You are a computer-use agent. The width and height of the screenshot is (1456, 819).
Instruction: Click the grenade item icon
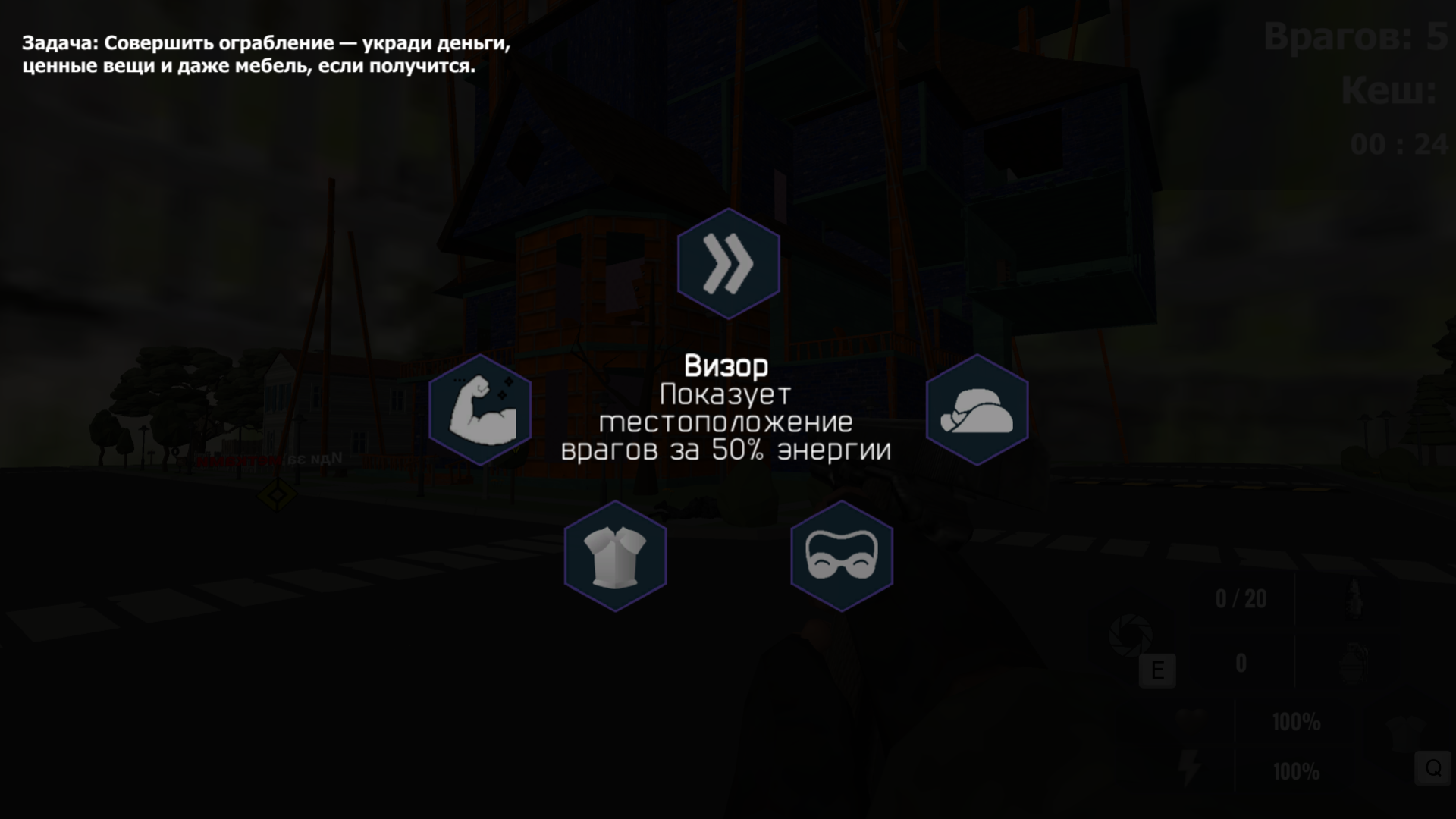[x=1353, y=664]
